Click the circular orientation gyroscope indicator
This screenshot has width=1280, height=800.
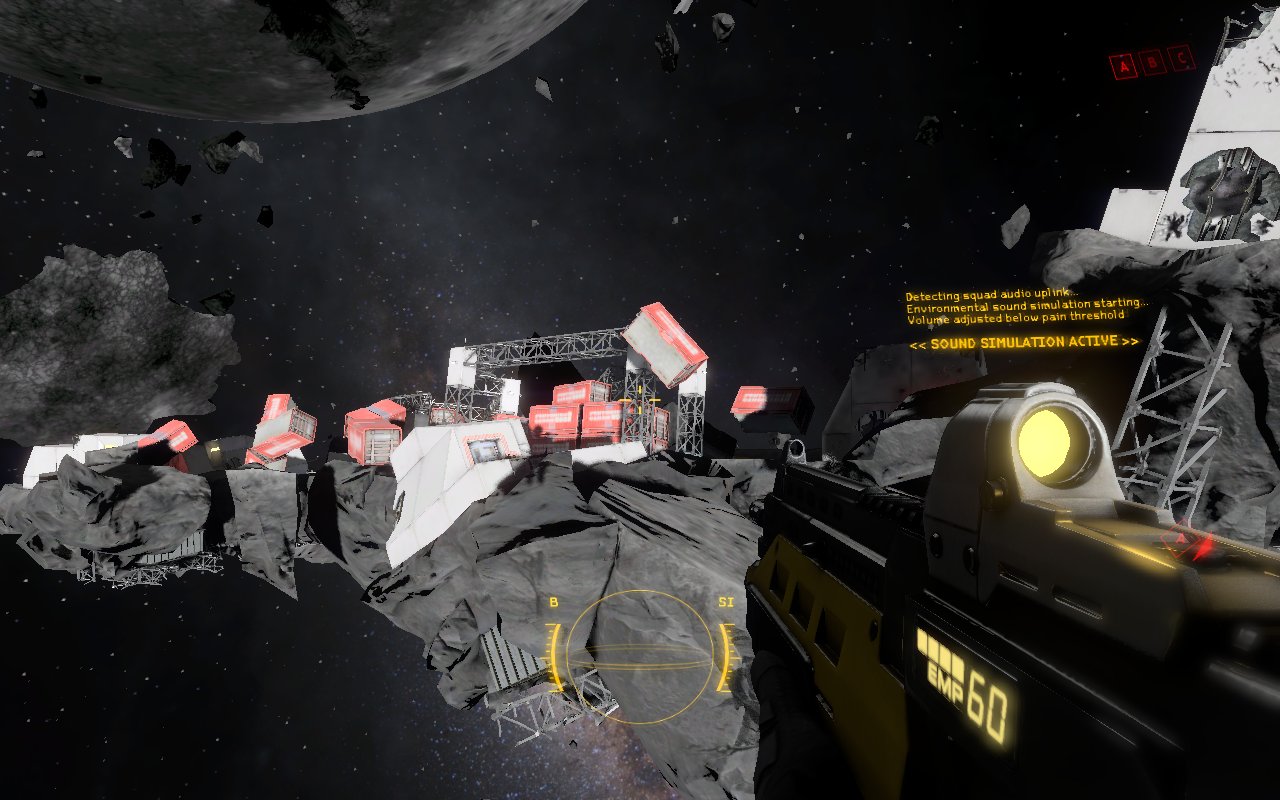pyautogui.click(x=640, y=657)
